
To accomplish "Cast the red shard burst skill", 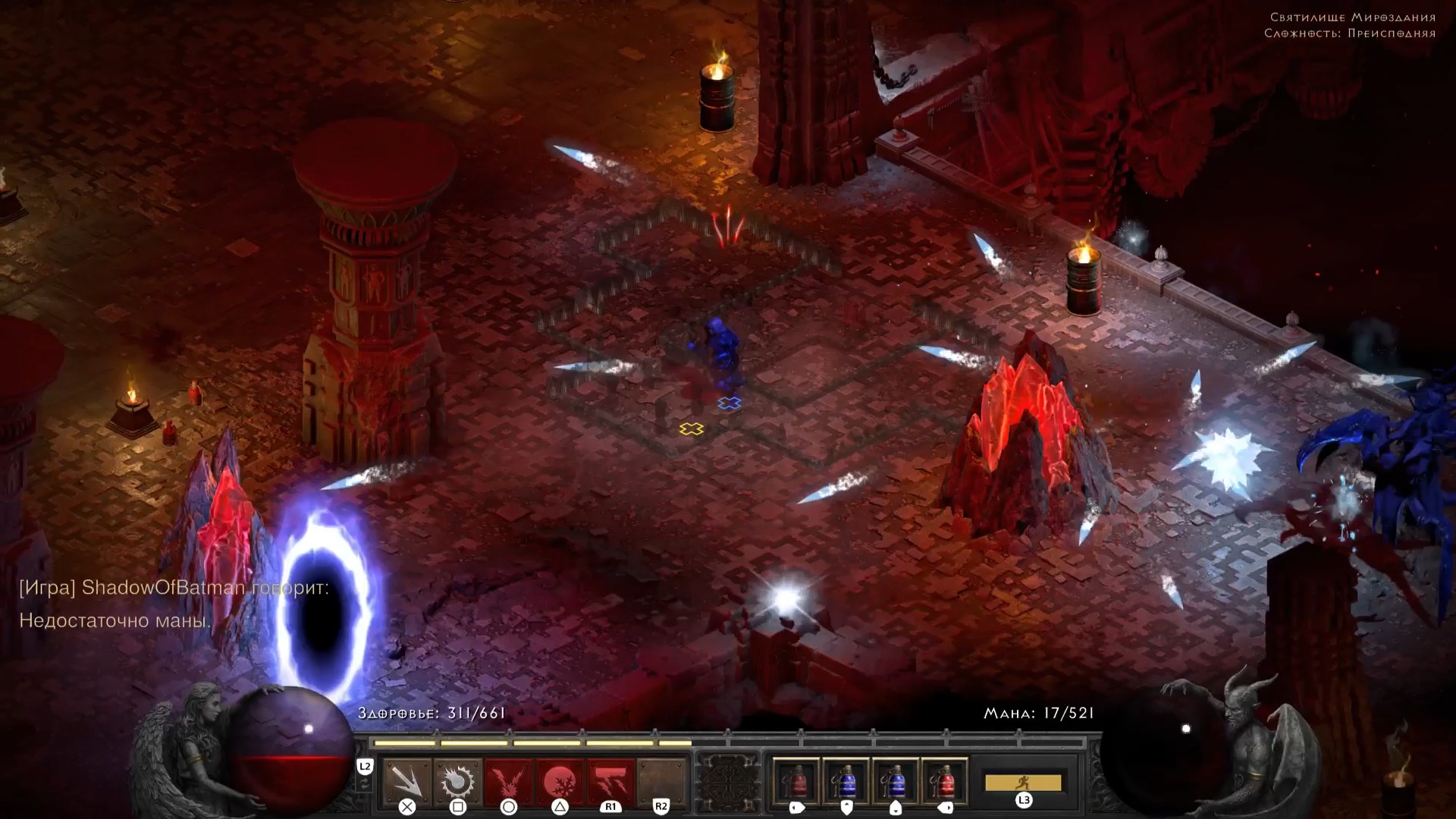I will (509, 781).
